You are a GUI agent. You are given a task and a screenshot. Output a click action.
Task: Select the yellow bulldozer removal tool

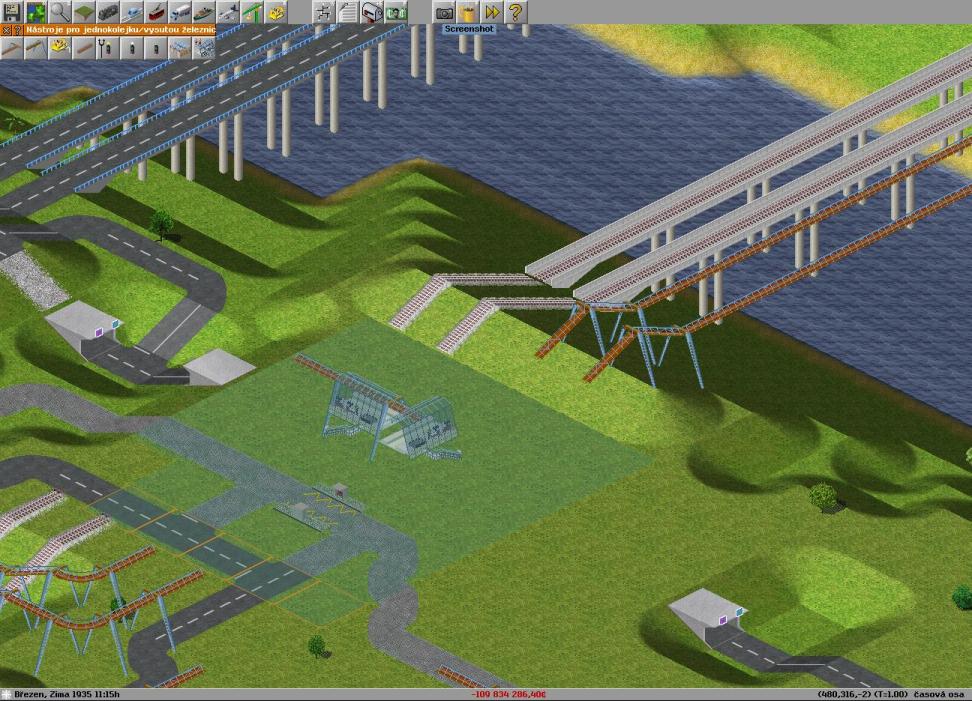276,12
